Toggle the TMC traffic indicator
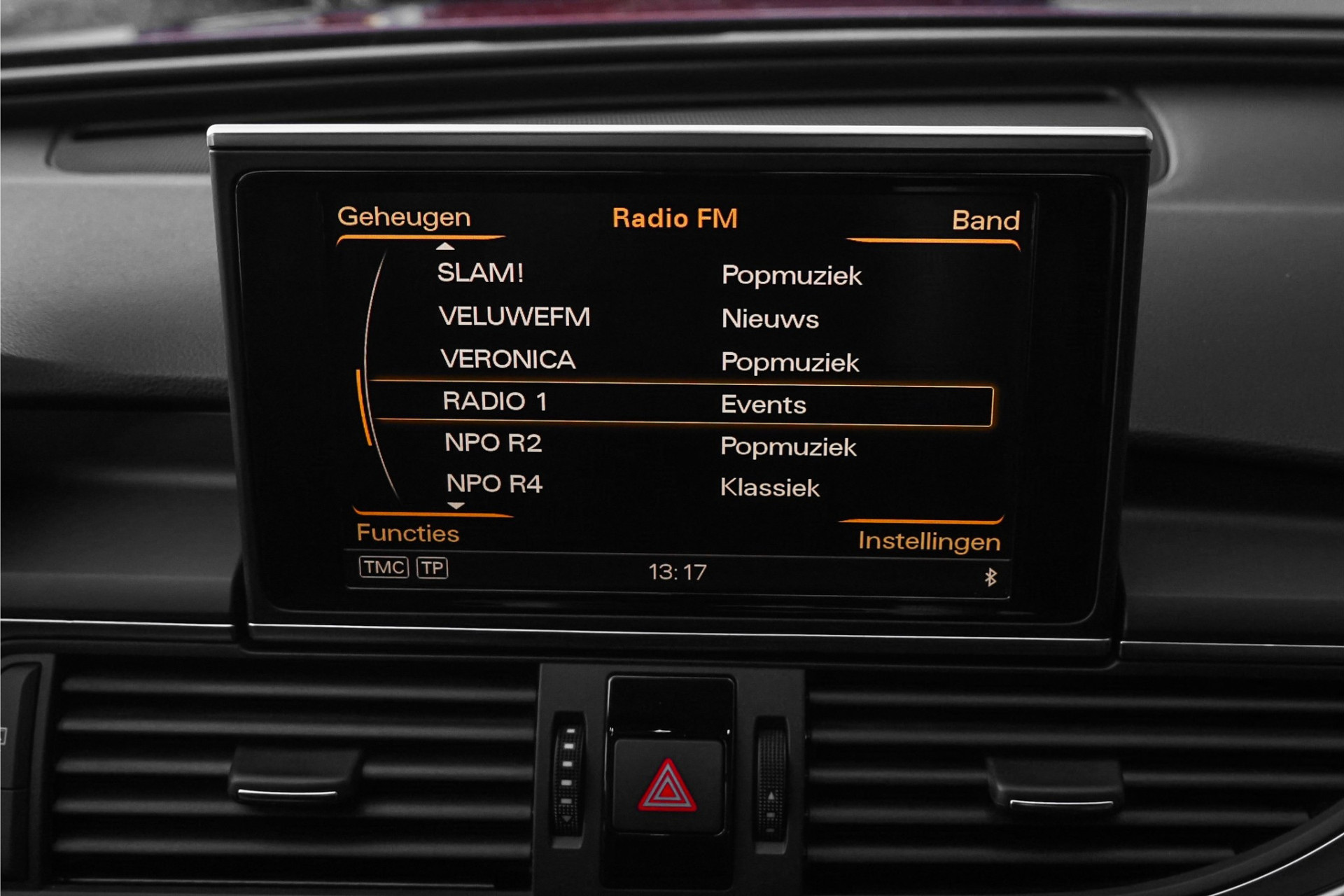The height and width of the screenshot is (896, 1344). click(x=384, y=567)
